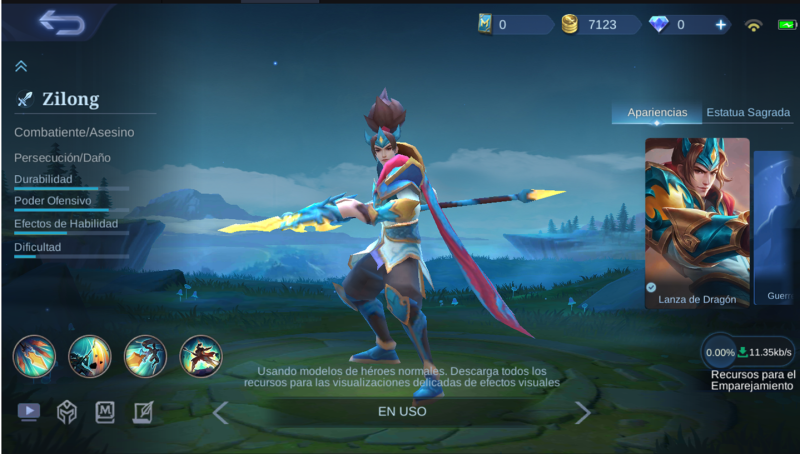Viewport: 800px width, 454px height.
Task: Play the hero video with the screen icon
Action: coord(29,412)
